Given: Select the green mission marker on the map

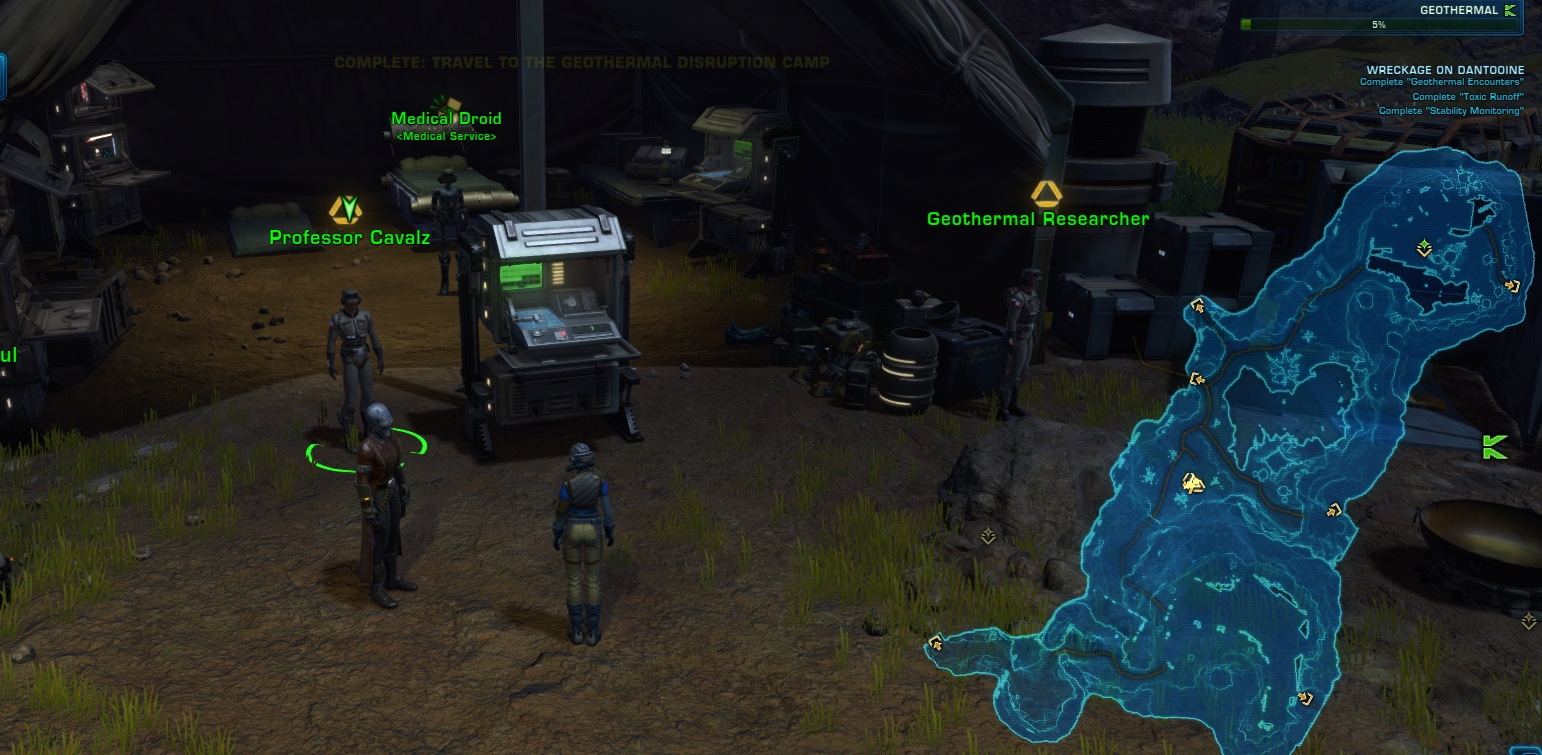Looking at the screenshot, I should pos(1424,247).
